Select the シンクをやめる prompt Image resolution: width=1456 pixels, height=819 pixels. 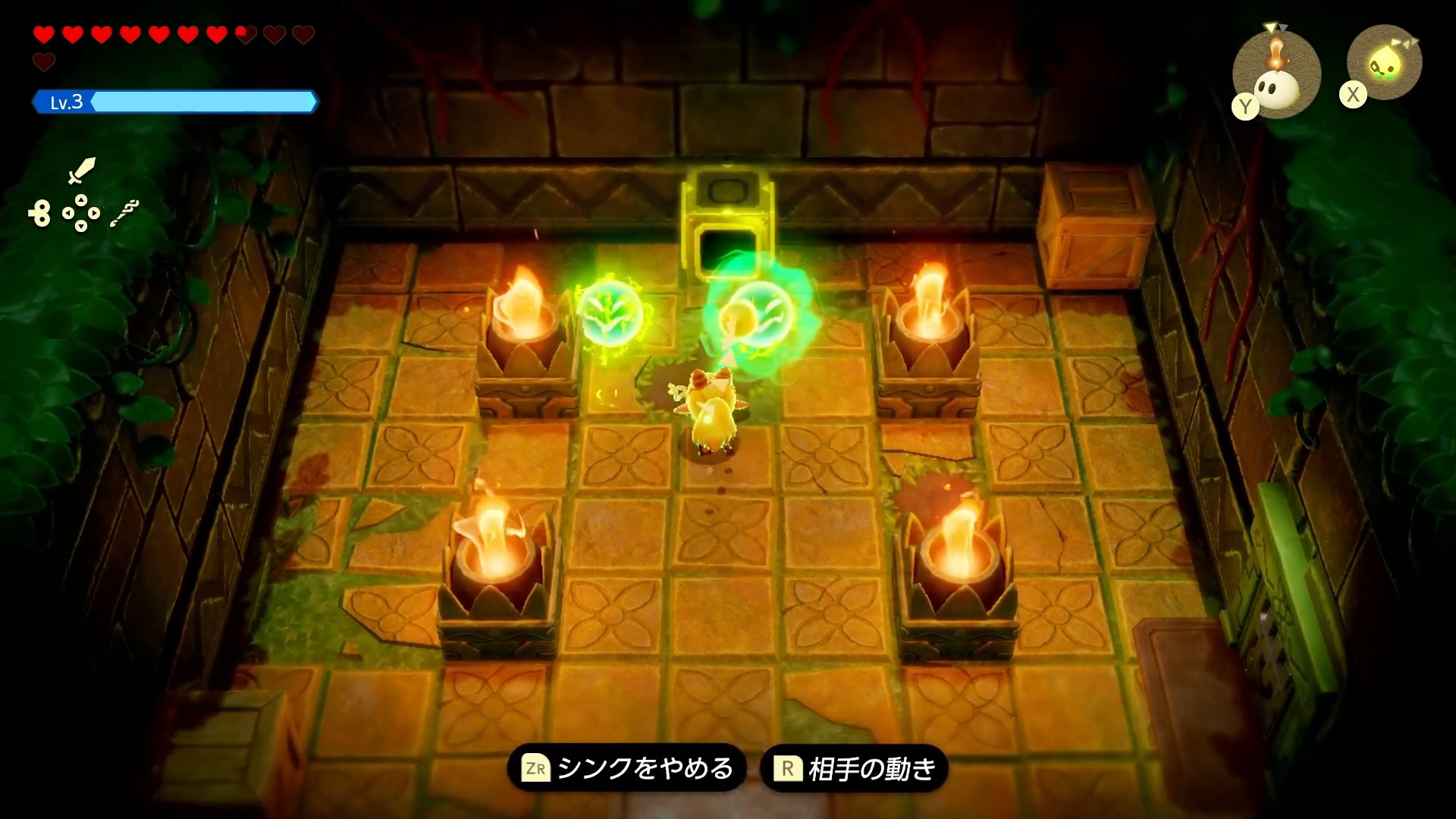click(643, 767)
